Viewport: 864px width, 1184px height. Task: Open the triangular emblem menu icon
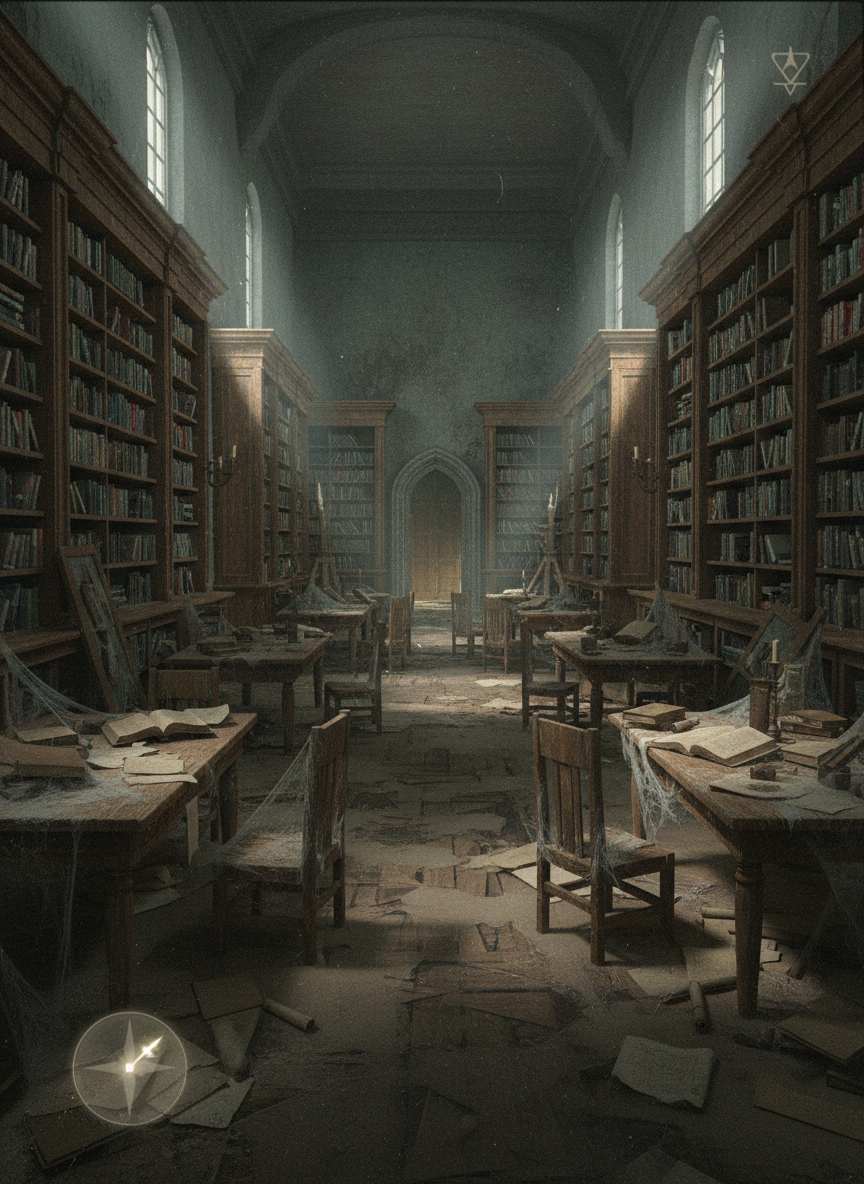789,71
